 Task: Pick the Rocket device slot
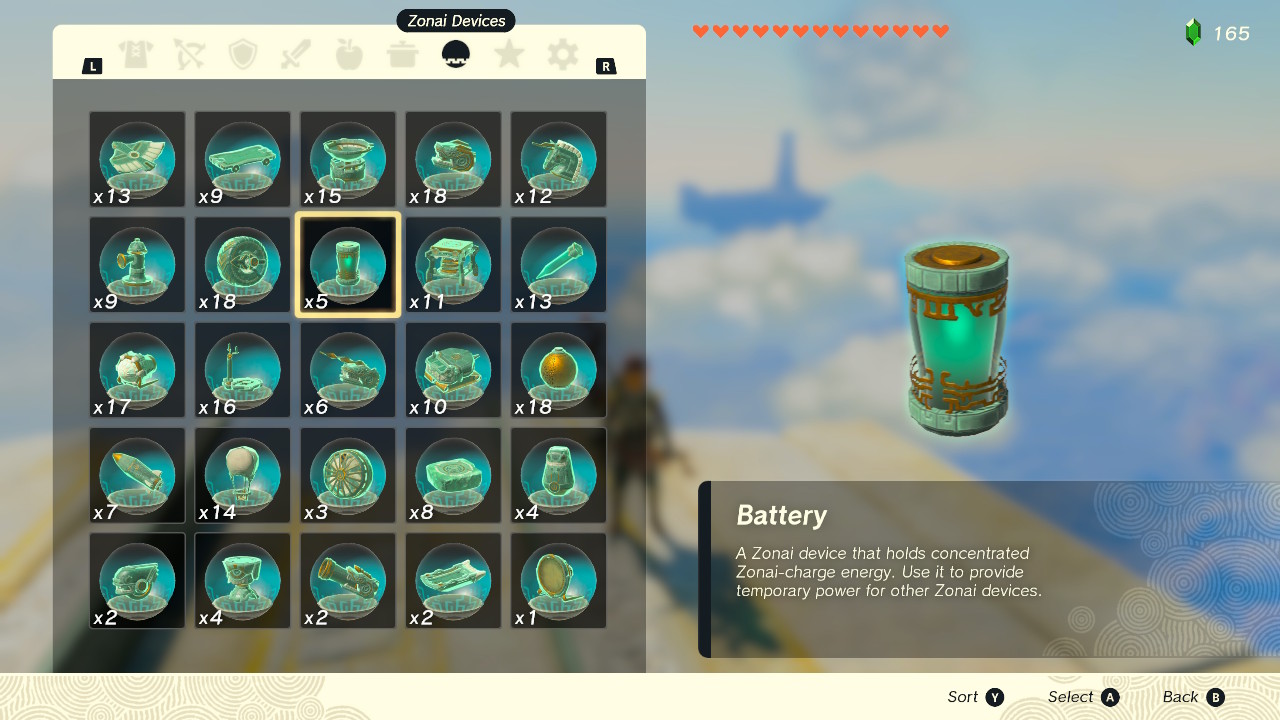click(138, 476)
